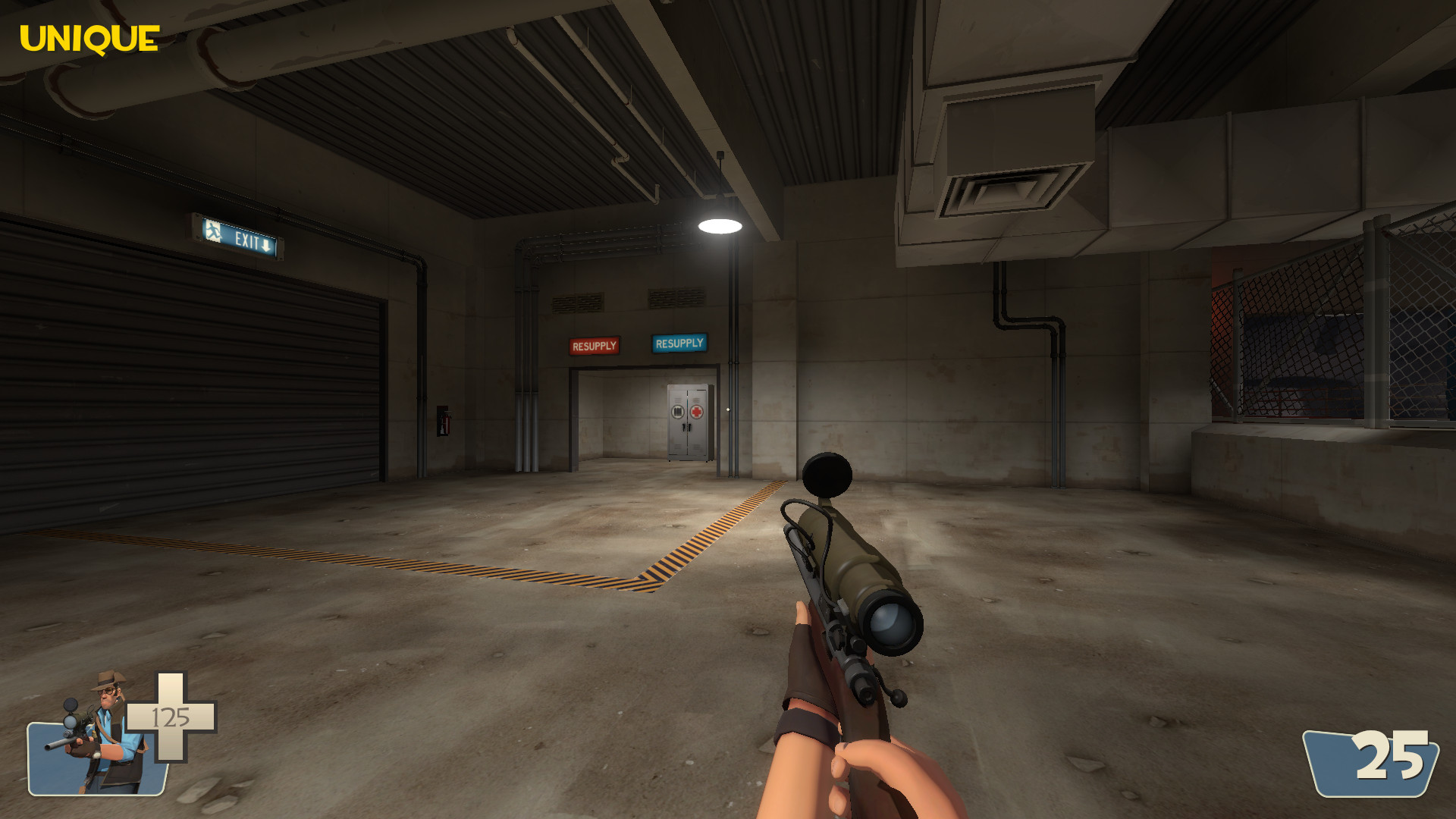Click the red medical cross emblem on the right locker
The height and width of the screenshot is (819, 1456).
[x=696, y=412]
